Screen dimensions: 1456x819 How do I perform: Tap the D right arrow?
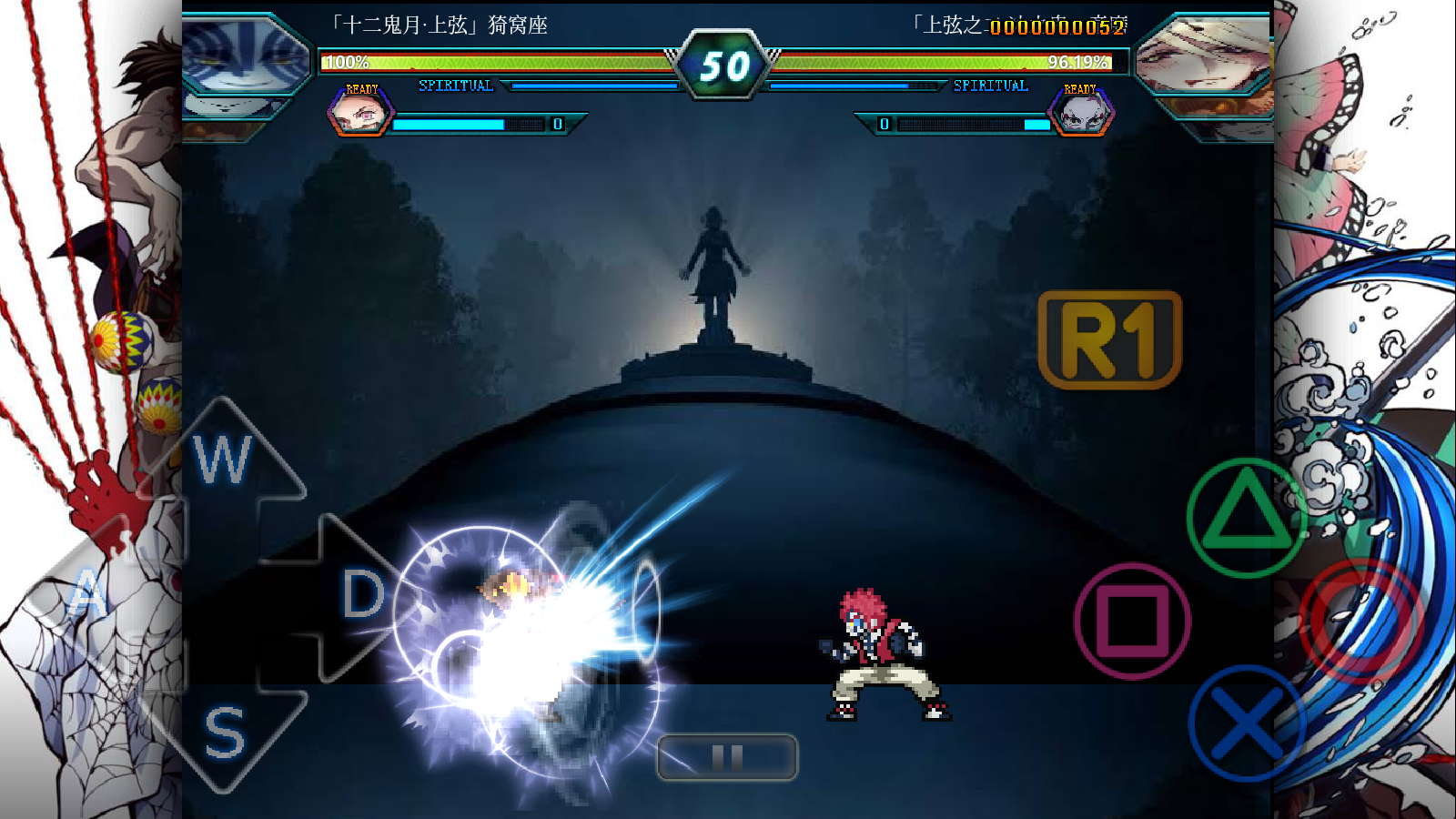360,596
